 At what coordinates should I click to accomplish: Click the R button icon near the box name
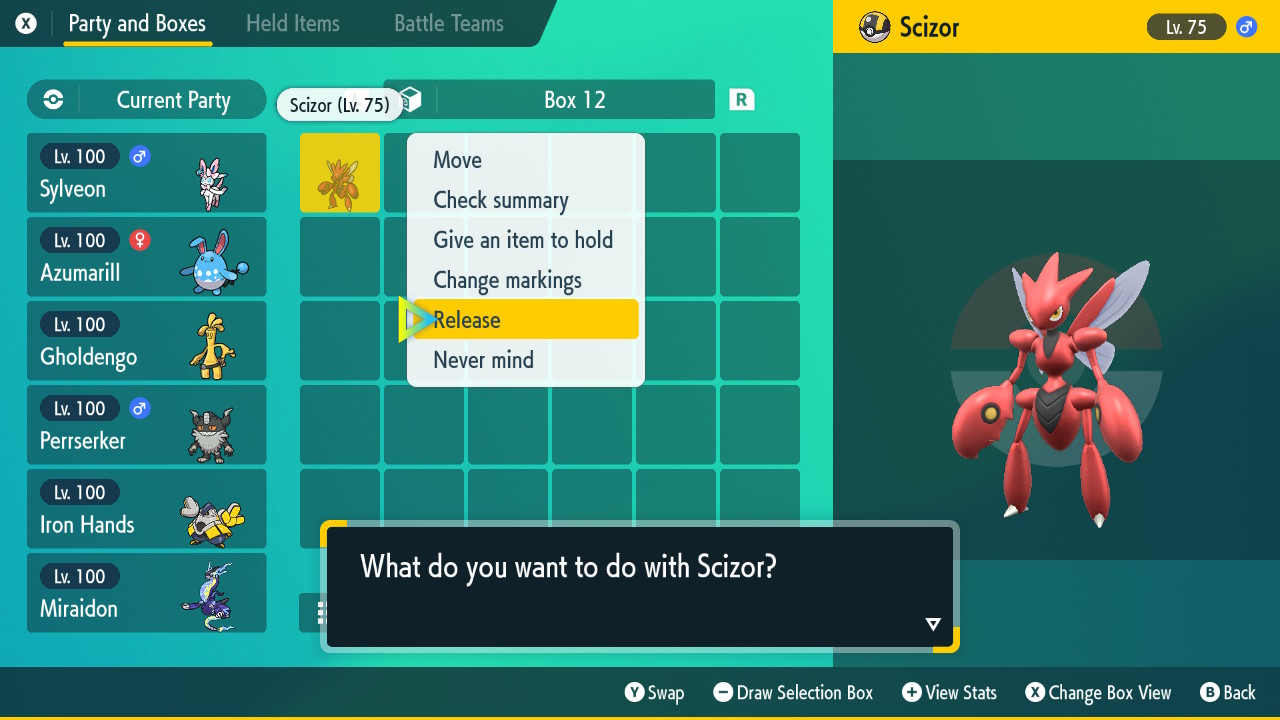tap(741, 99)
